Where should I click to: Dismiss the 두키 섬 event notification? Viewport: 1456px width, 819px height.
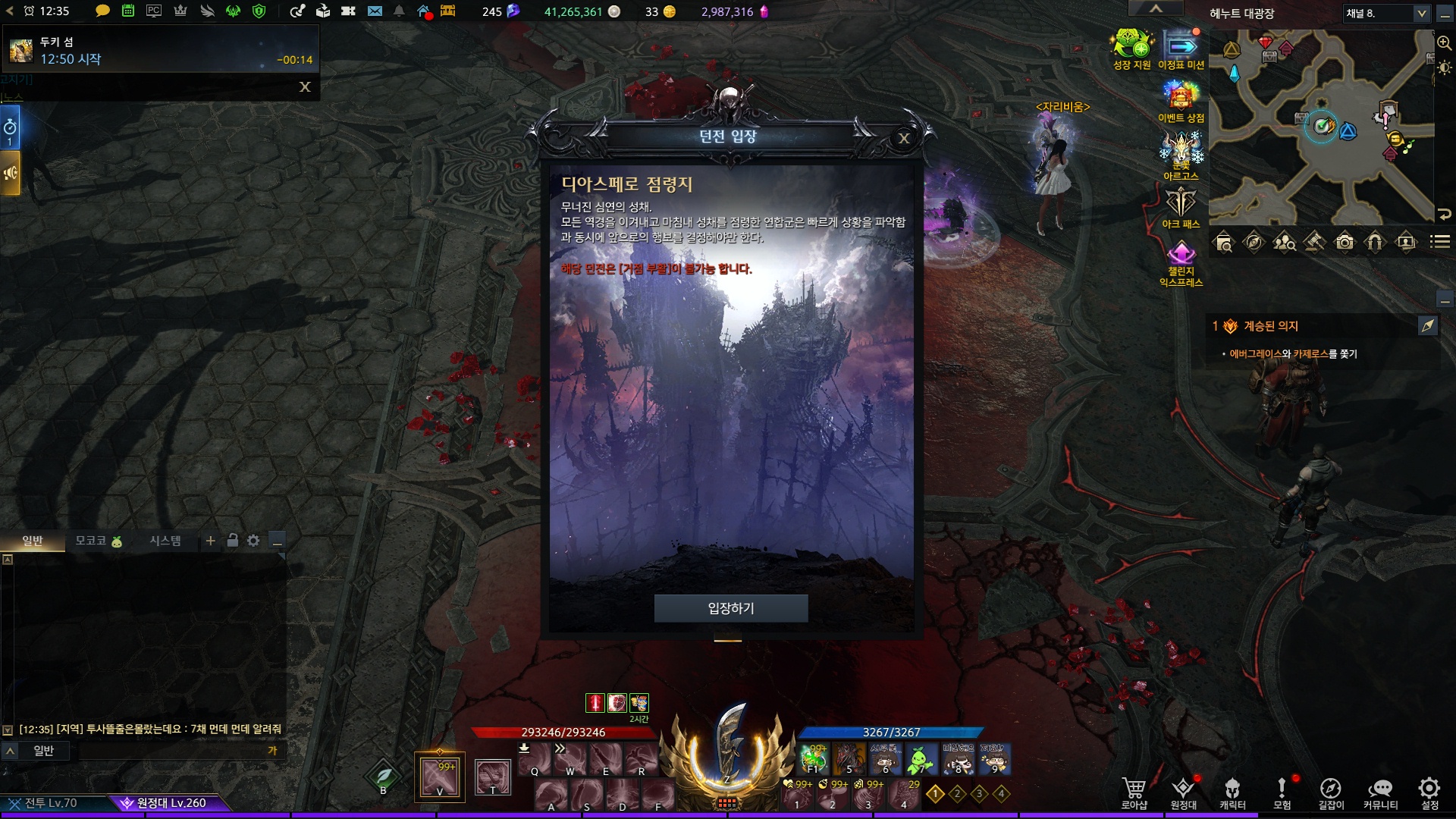(305, 87)
